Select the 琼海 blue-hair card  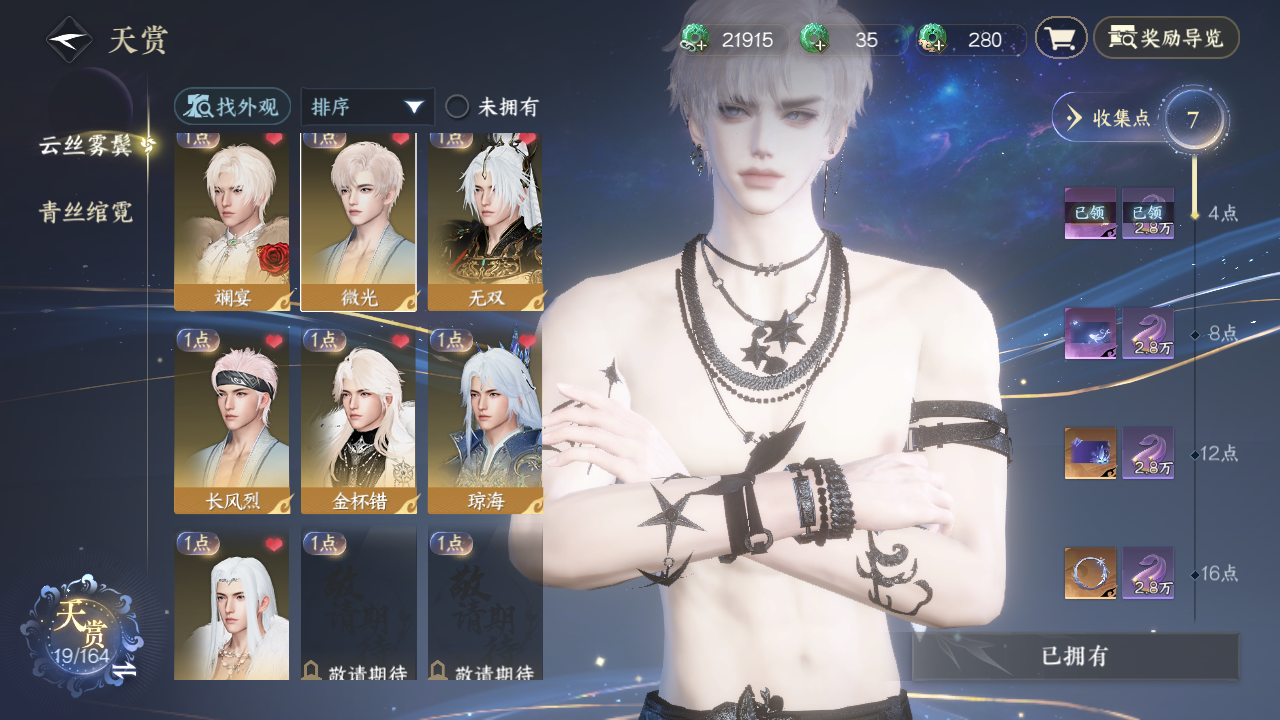click(x=485, y=420)
